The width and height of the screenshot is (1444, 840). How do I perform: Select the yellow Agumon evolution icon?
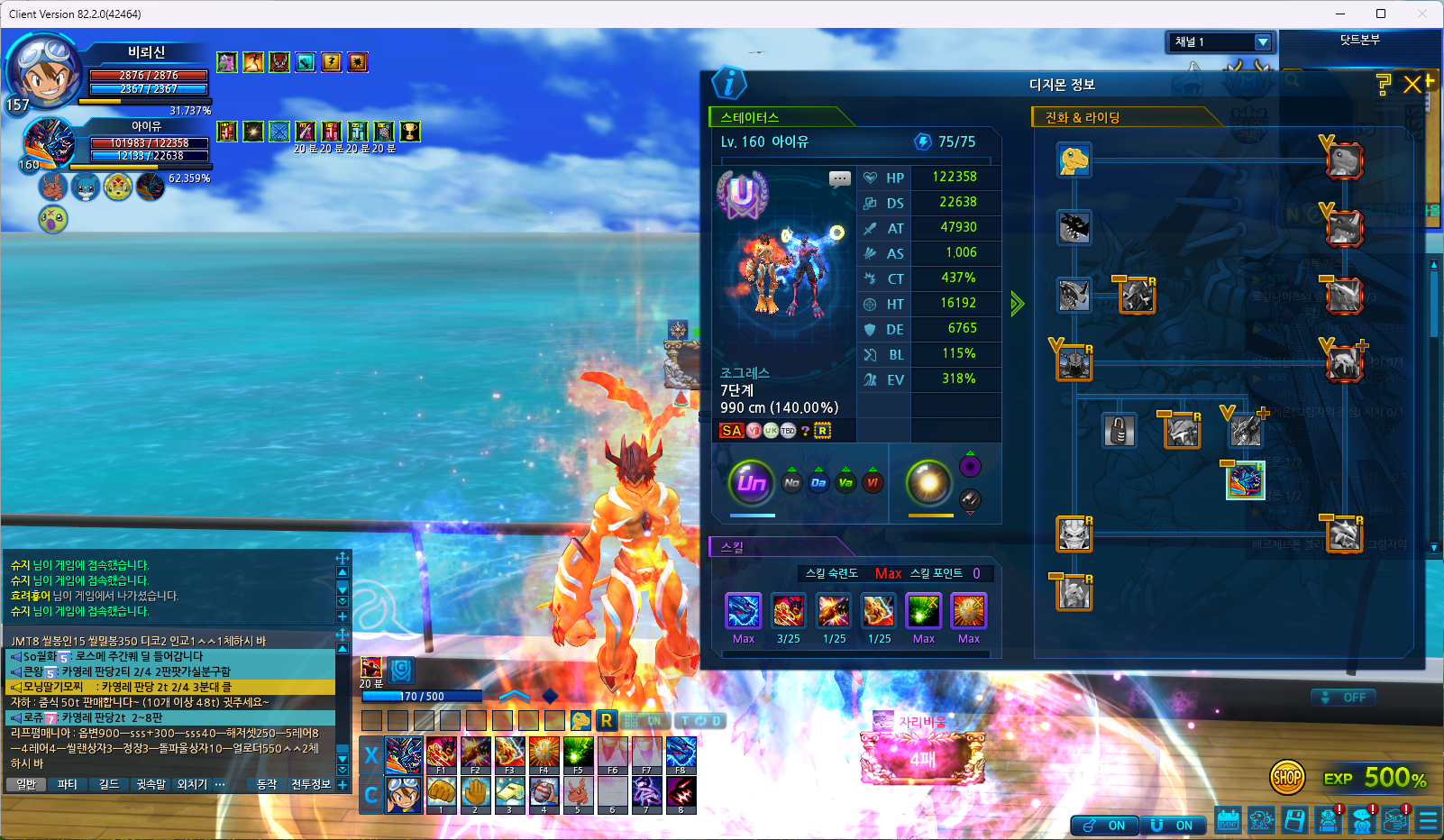click(1074, 160)
